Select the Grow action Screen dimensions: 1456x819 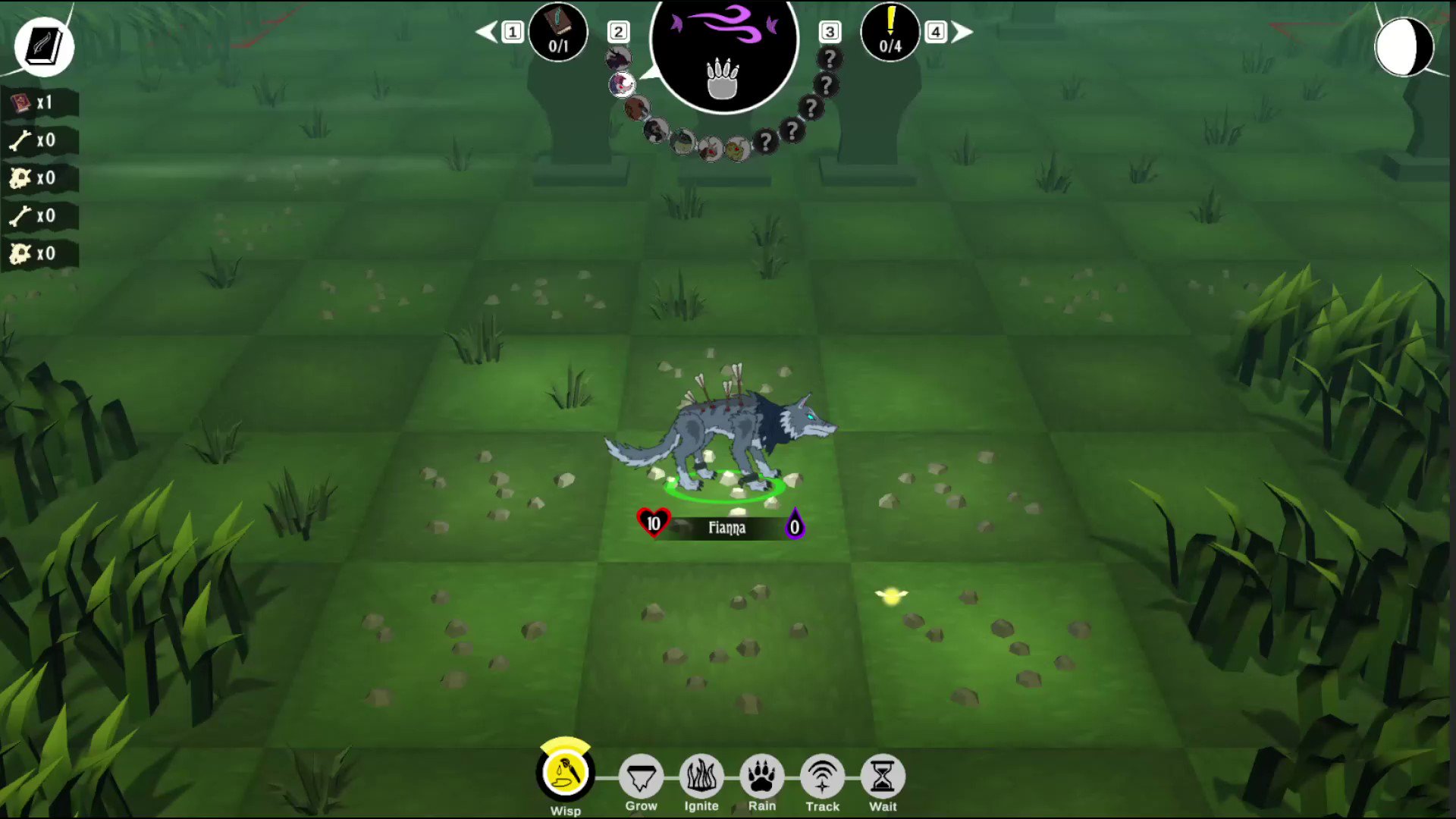(641, 776)
